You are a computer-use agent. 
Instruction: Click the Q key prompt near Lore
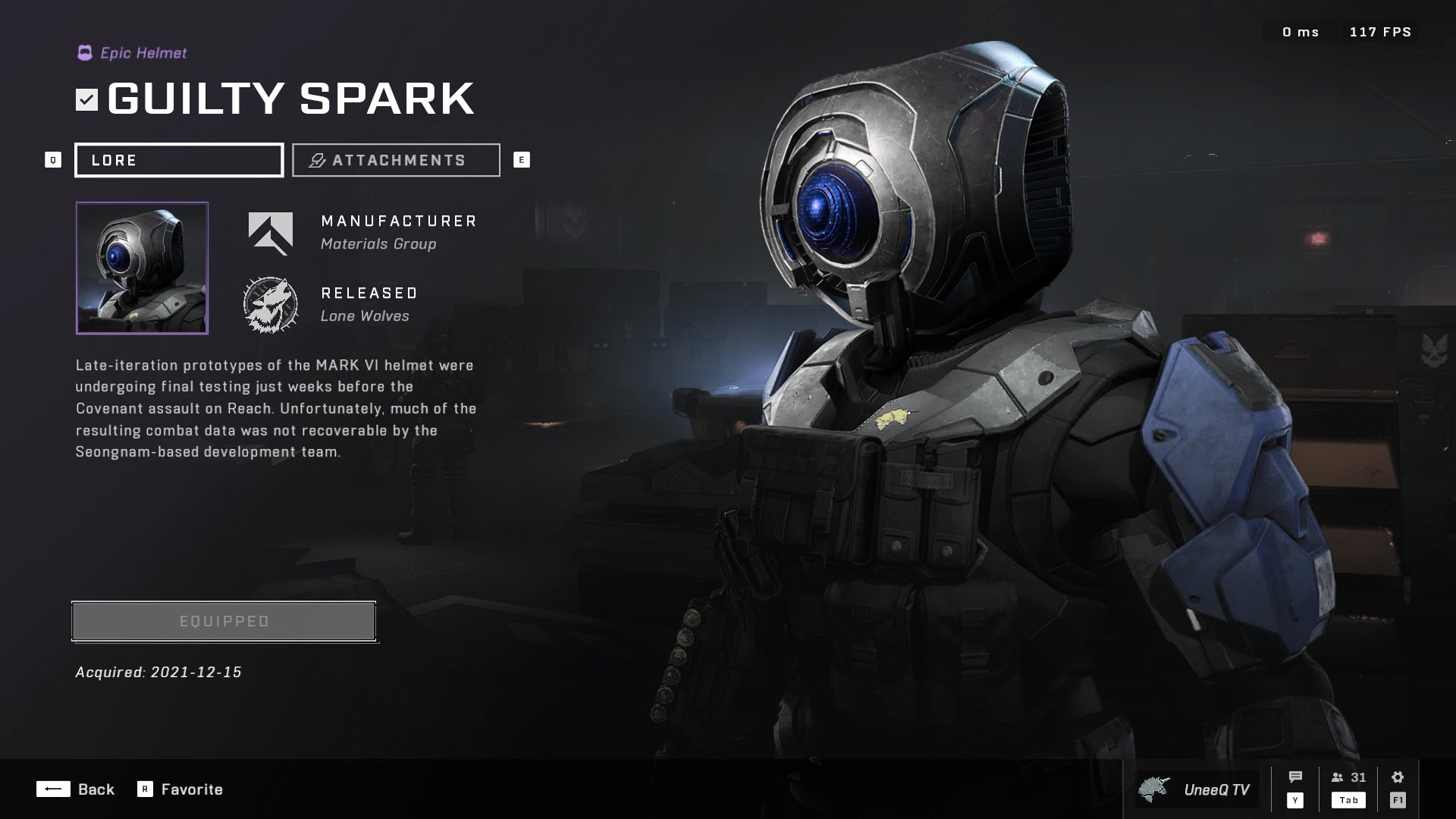tap(52, 159)
